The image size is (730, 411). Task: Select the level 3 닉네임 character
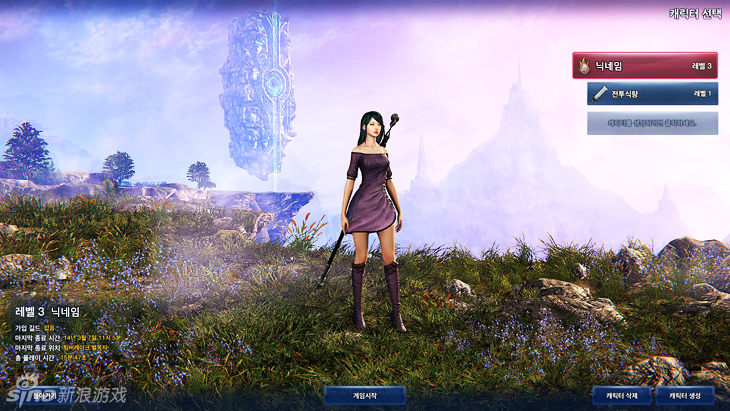point(645,66)
